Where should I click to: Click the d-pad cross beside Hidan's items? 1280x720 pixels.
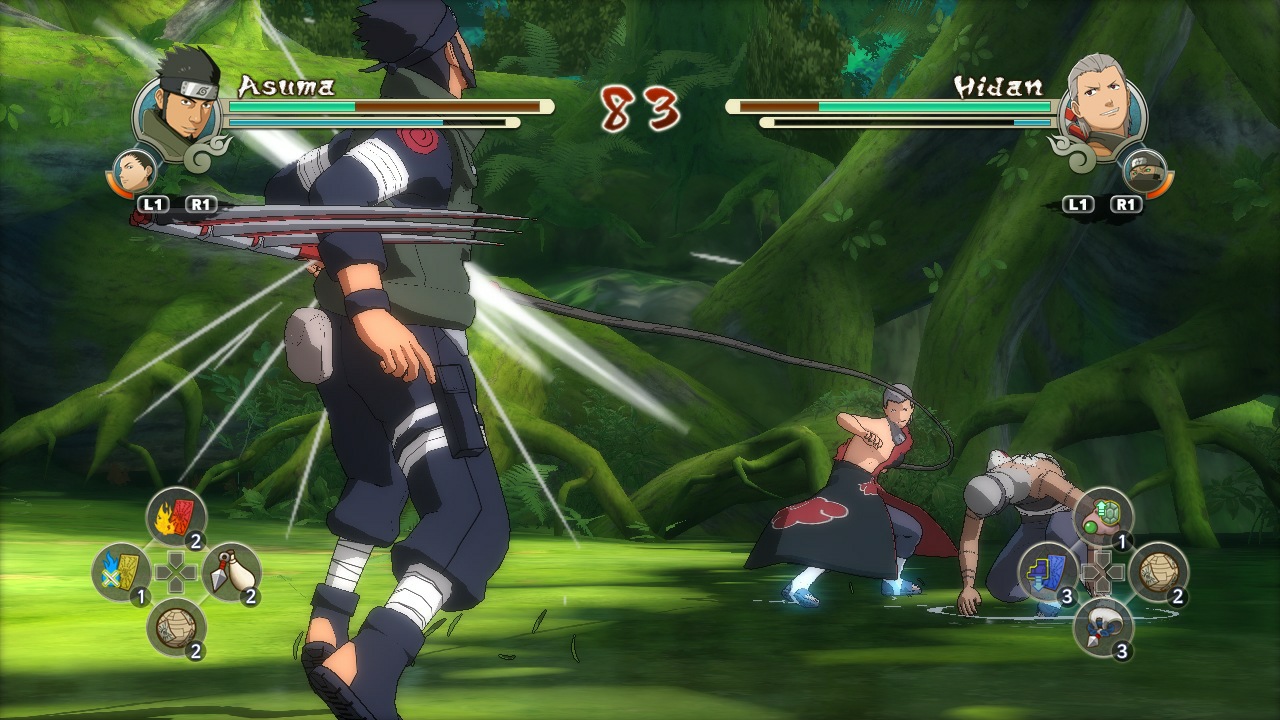(x=1101, y=572)
